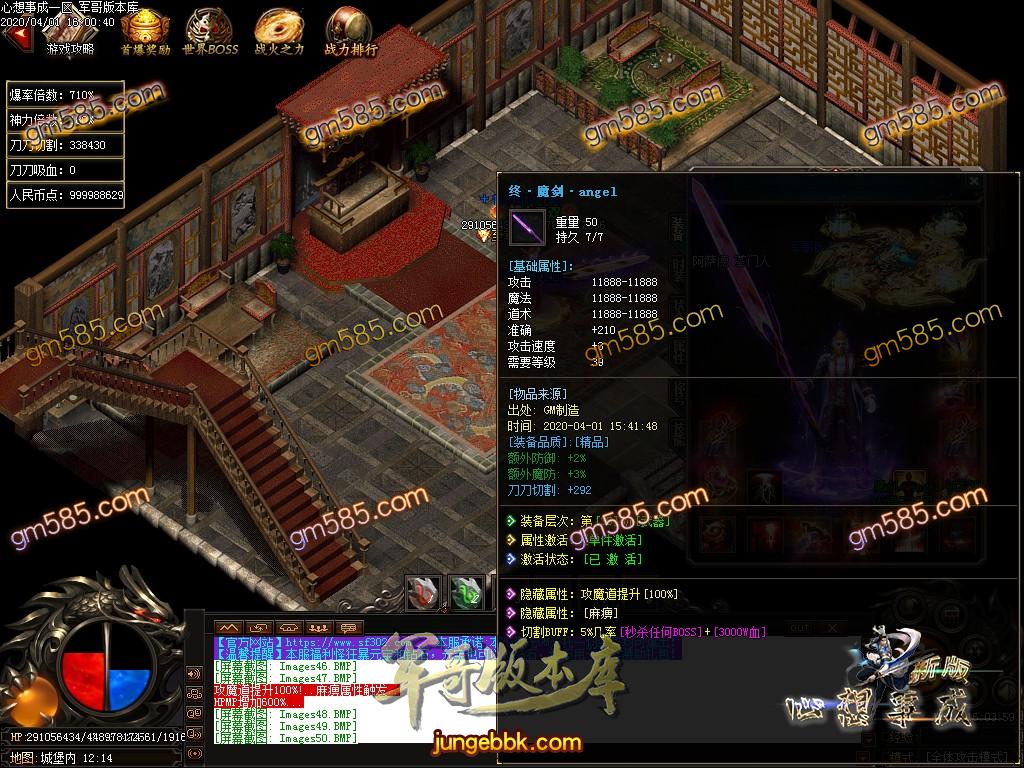Toggle the speaker sound button
The height and width of the screenshot is (768, 1024).
(194, 671)
